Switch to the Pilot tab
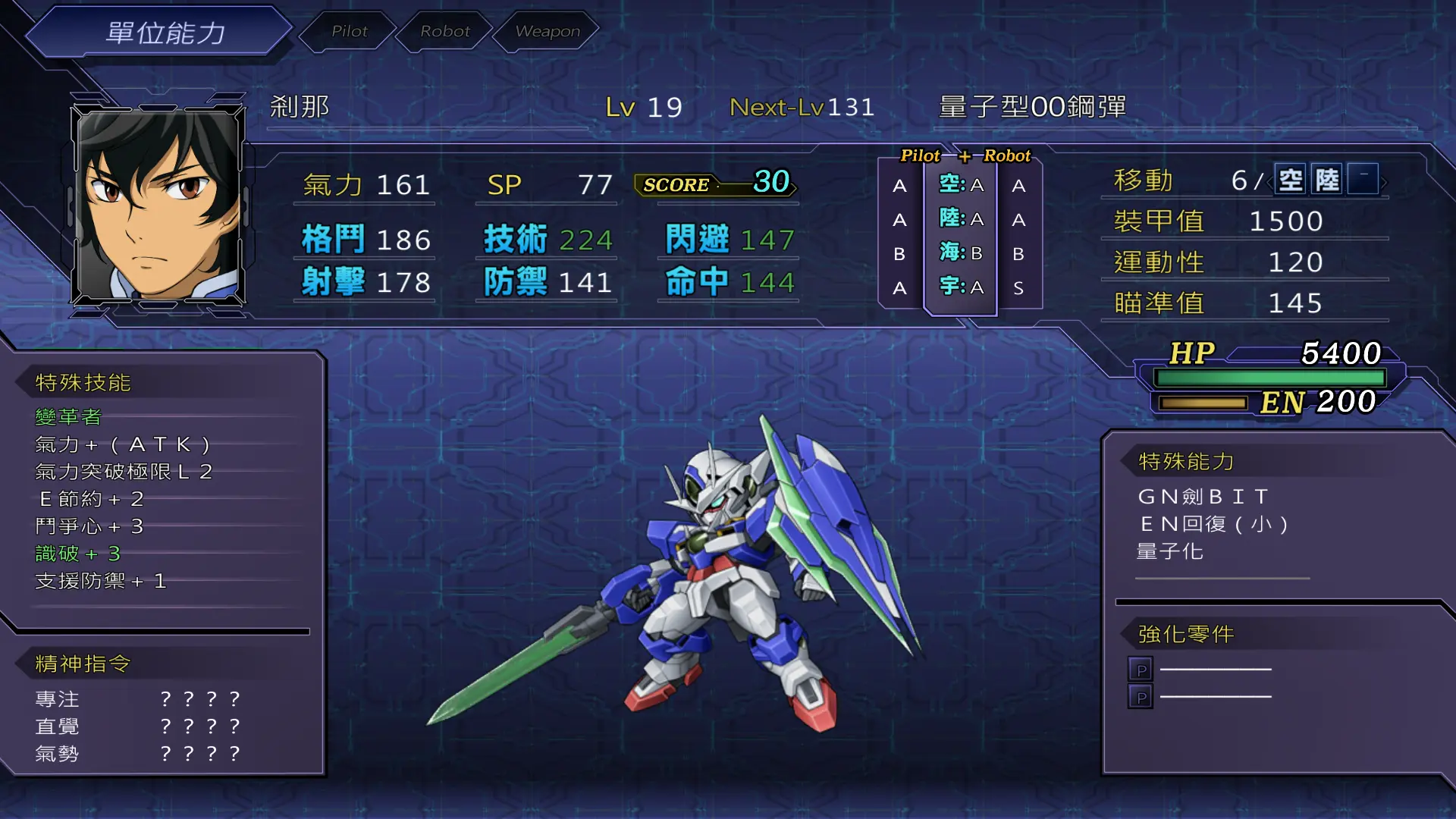 [349, 31]
